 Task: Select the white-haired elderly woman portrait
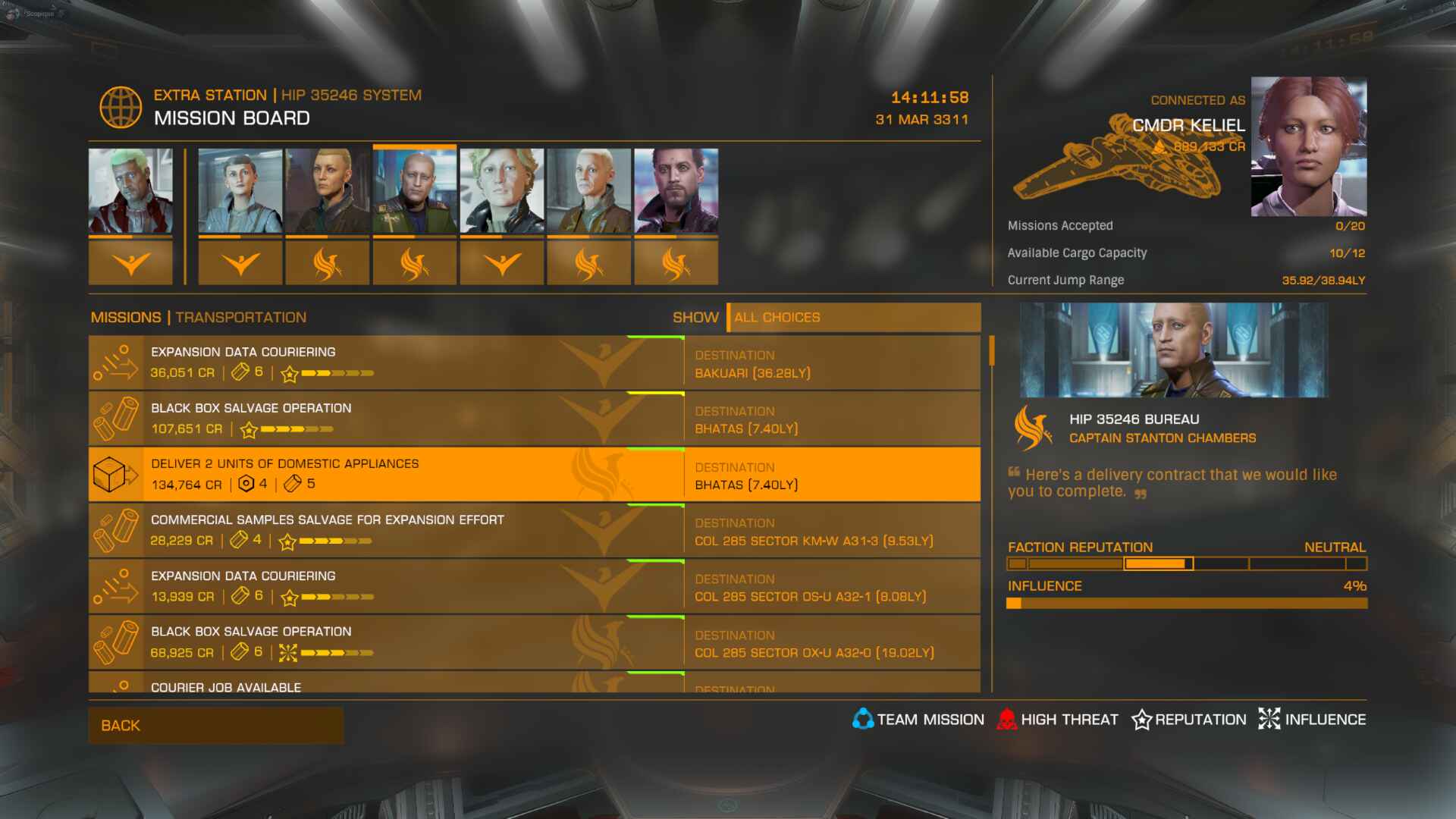[589, 191]
